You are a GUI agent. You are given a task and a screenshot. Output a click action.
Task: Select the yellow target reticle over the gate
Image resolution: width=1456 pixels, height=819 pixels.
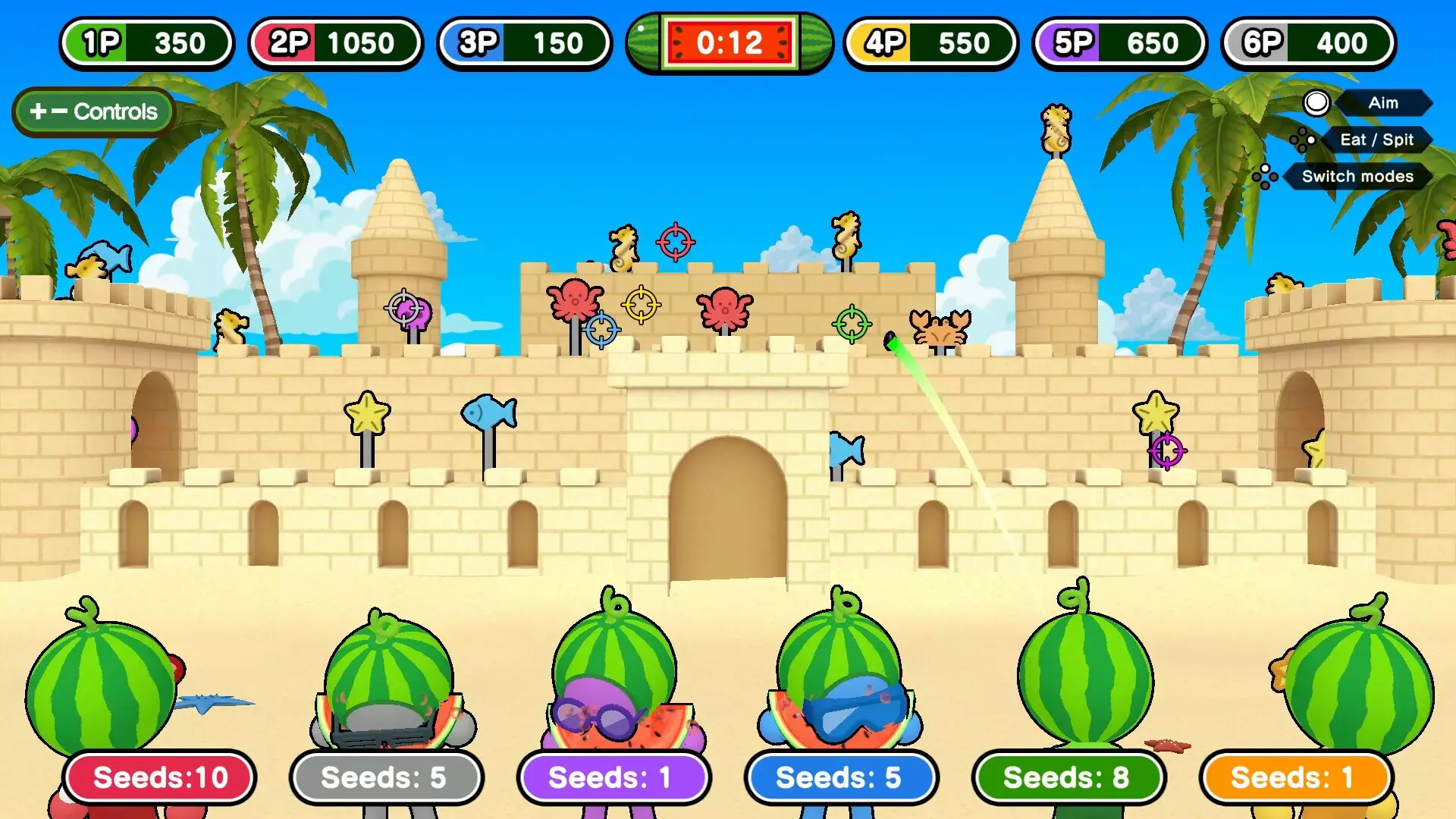point(641,305)
